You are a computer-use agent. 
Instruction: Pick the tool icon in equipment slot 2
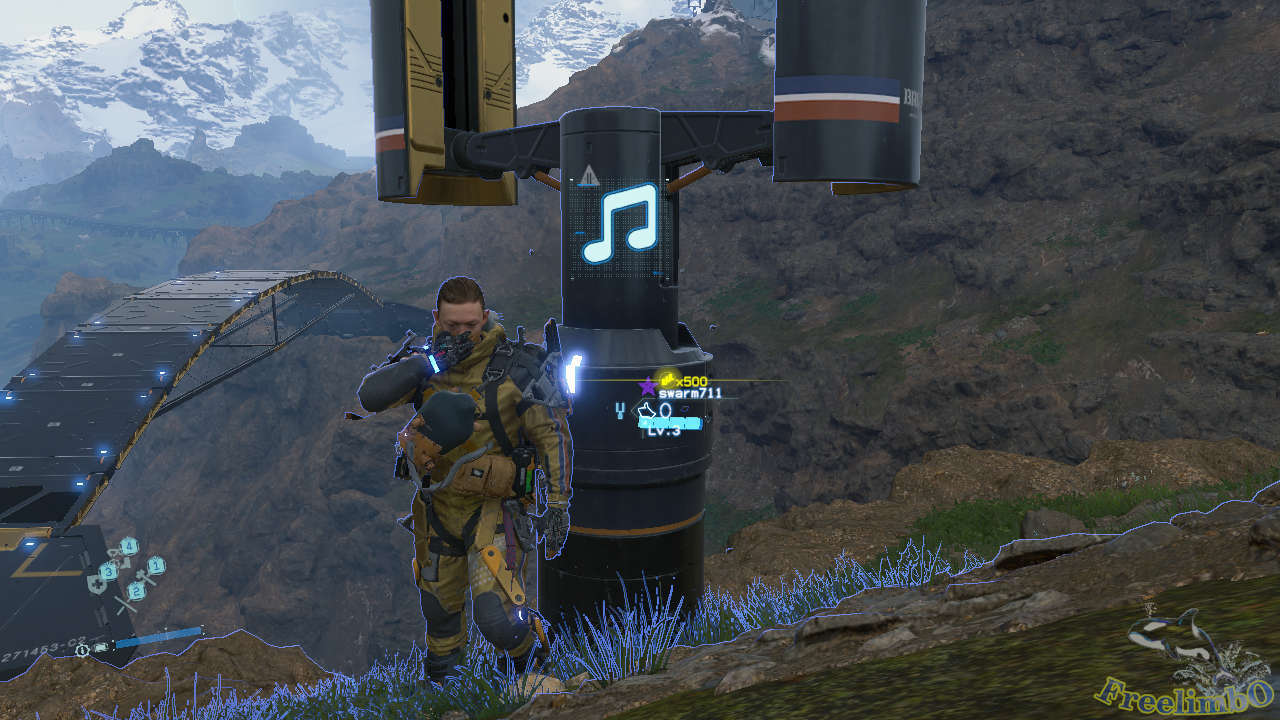(x=137, y=591)
